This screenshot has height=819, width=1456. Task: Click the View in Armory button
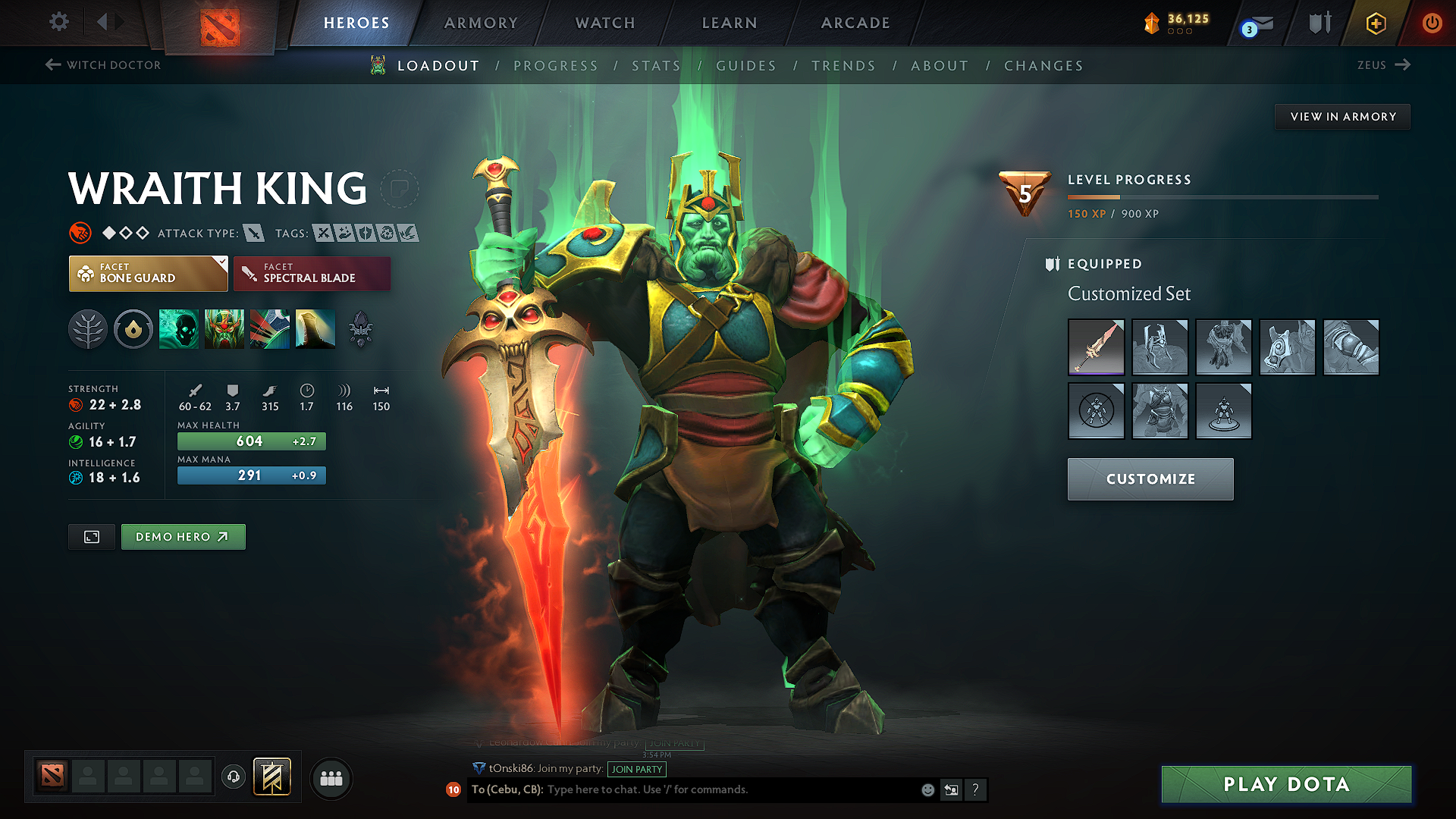pos(1341,116)
